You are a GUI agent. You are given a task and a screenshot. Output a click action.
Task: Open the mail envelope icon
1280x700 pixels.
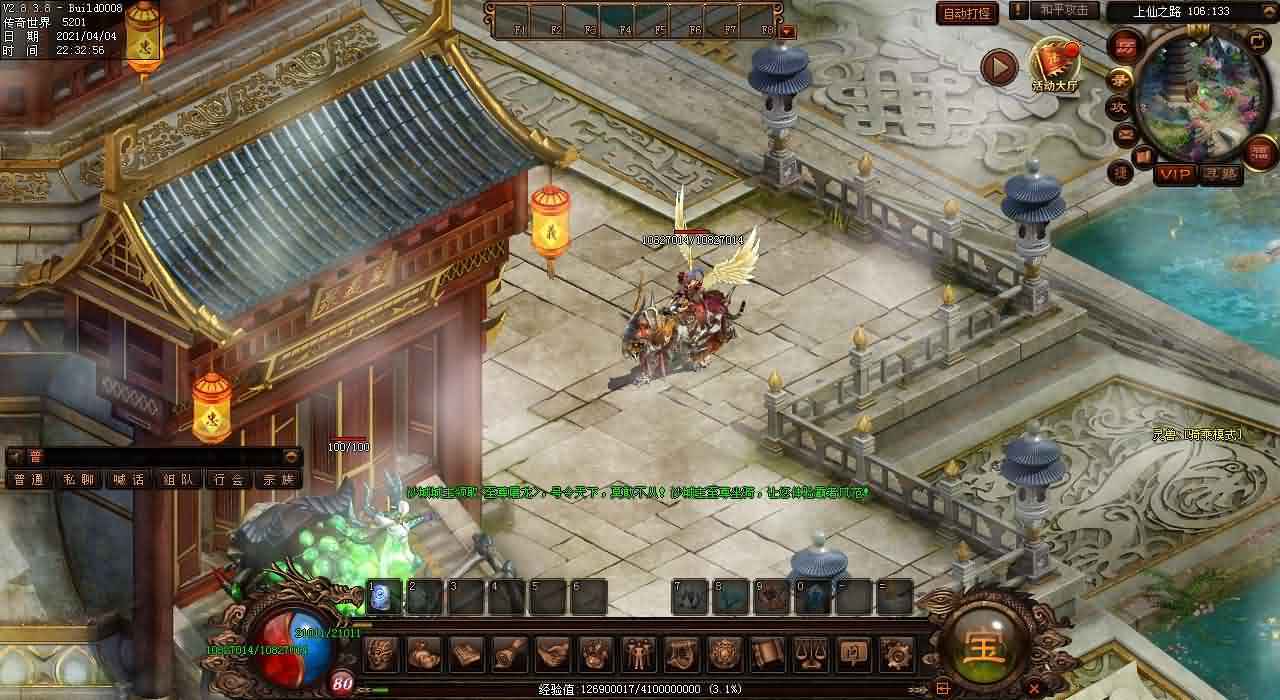coord(1126,133)
